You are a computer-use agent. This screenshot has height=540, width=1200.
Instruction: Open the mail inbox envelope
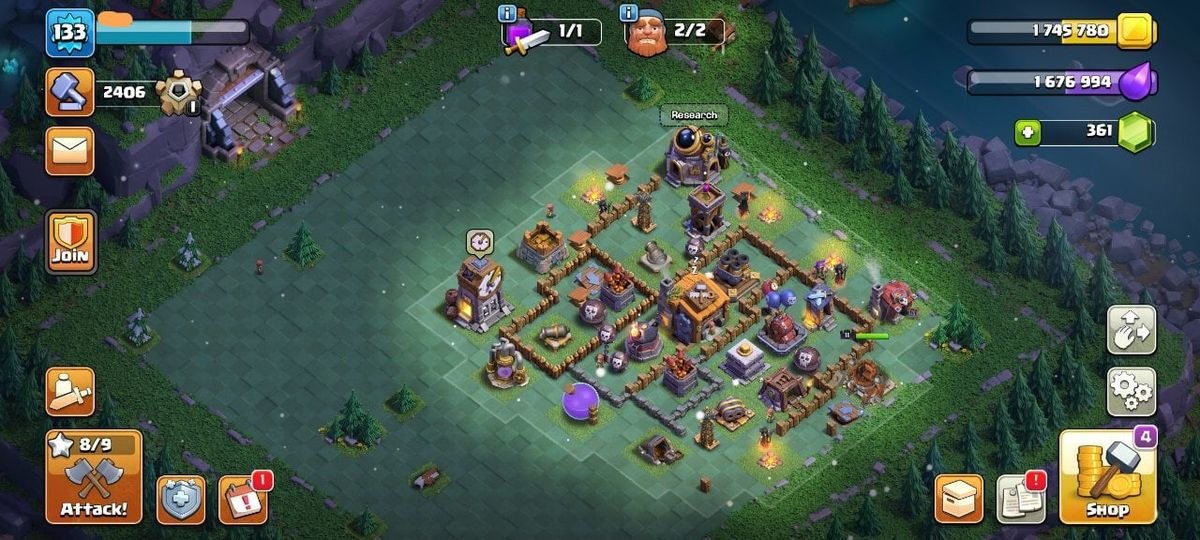[x=70, y=151]
